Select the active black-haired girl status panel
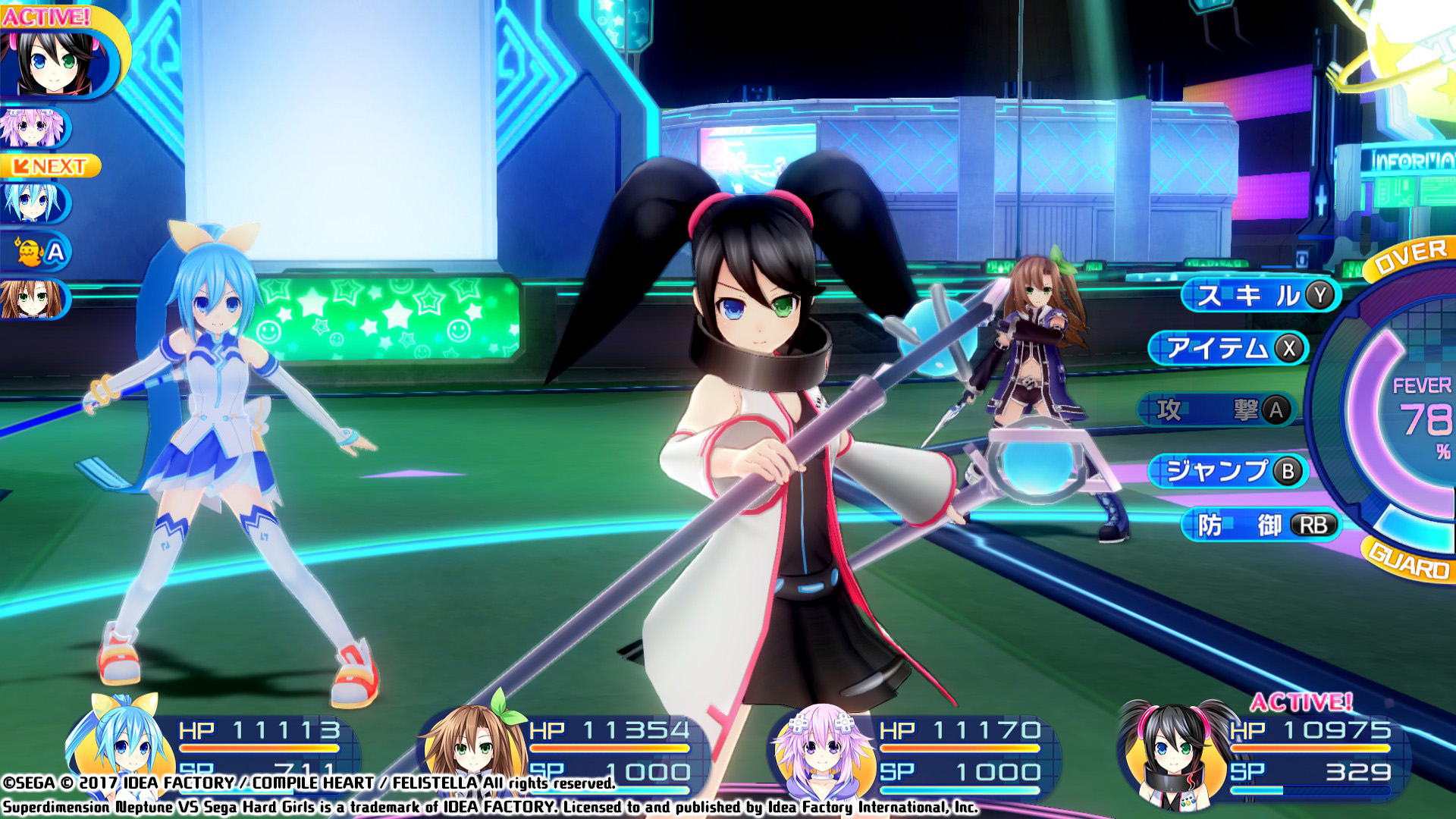 tap(1263, 751)
